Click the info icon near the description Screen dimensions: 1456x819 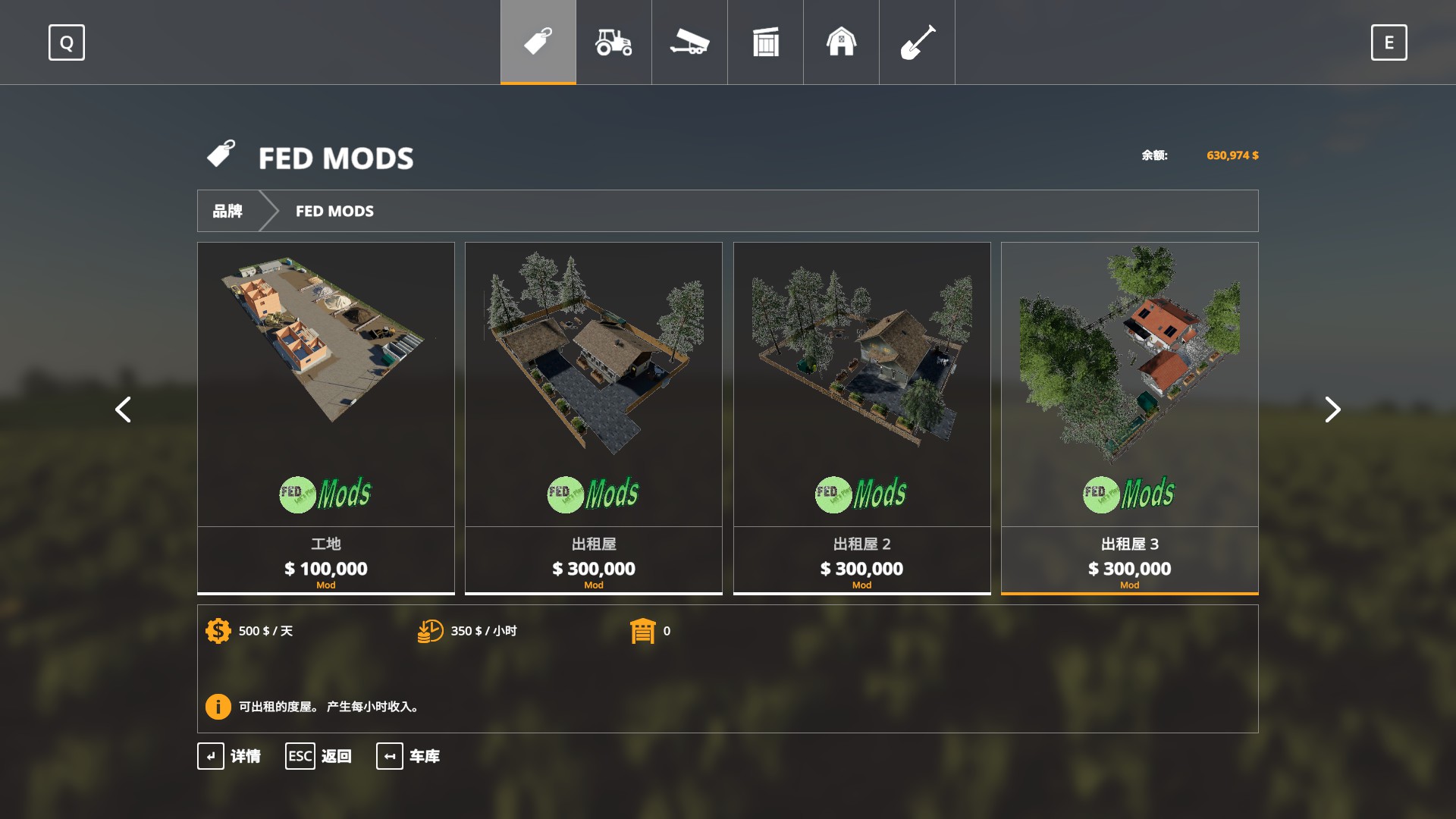point(218,707)
